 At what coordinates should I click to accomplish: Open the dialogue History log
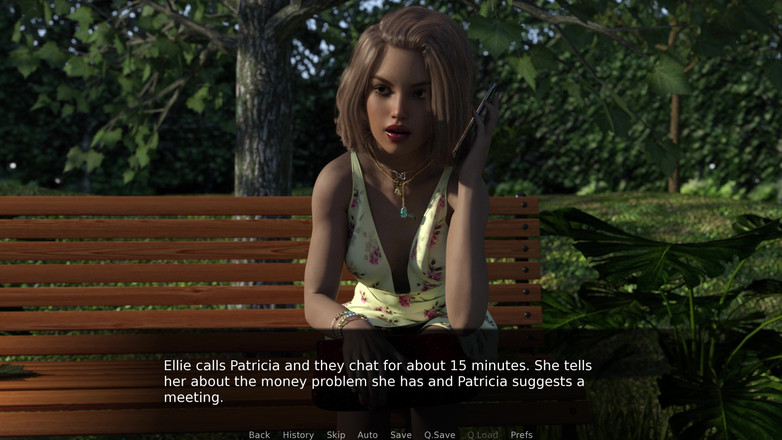[298, 435]
